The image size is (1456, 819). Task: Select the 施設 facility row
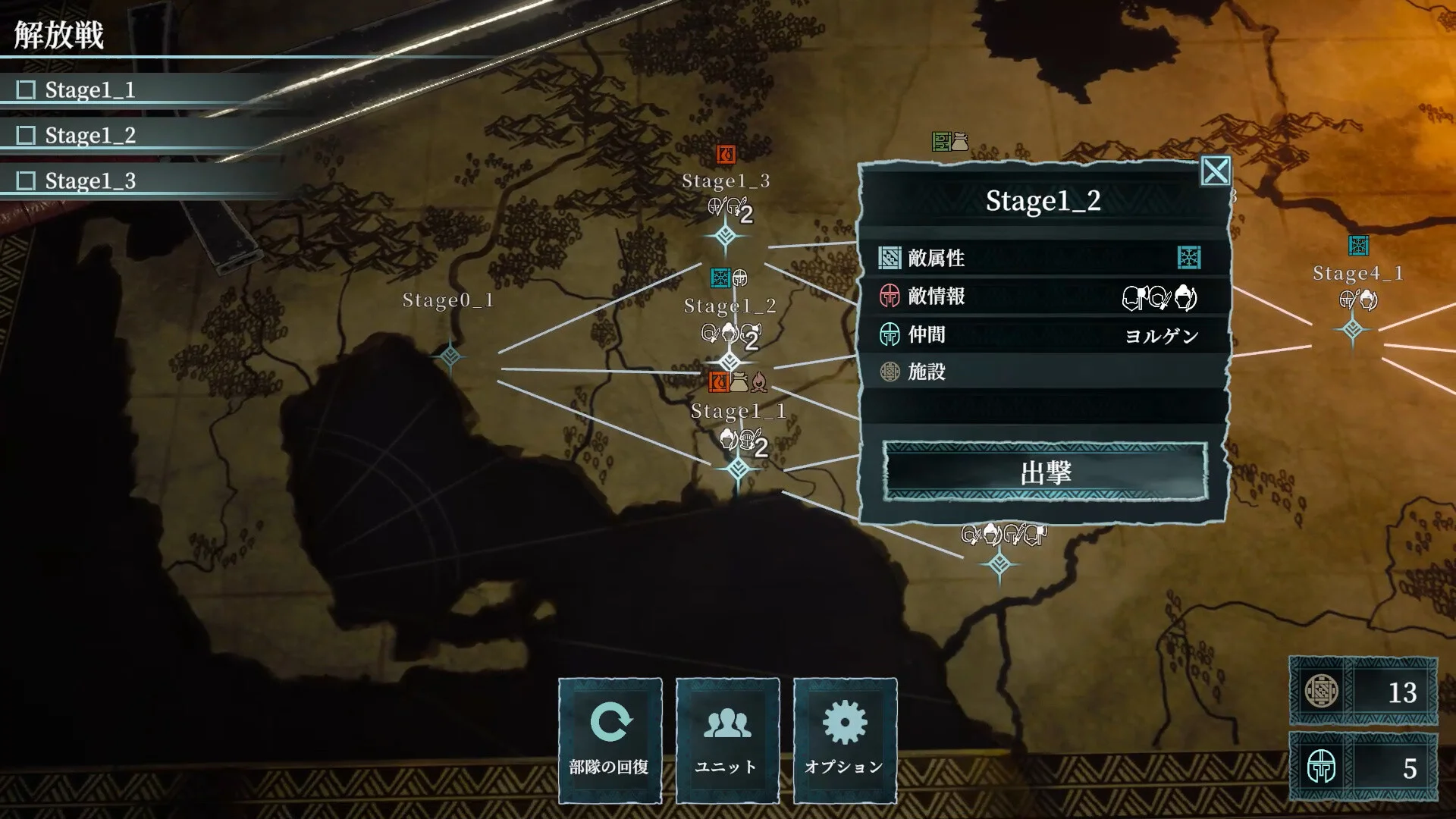point(1042,372)
